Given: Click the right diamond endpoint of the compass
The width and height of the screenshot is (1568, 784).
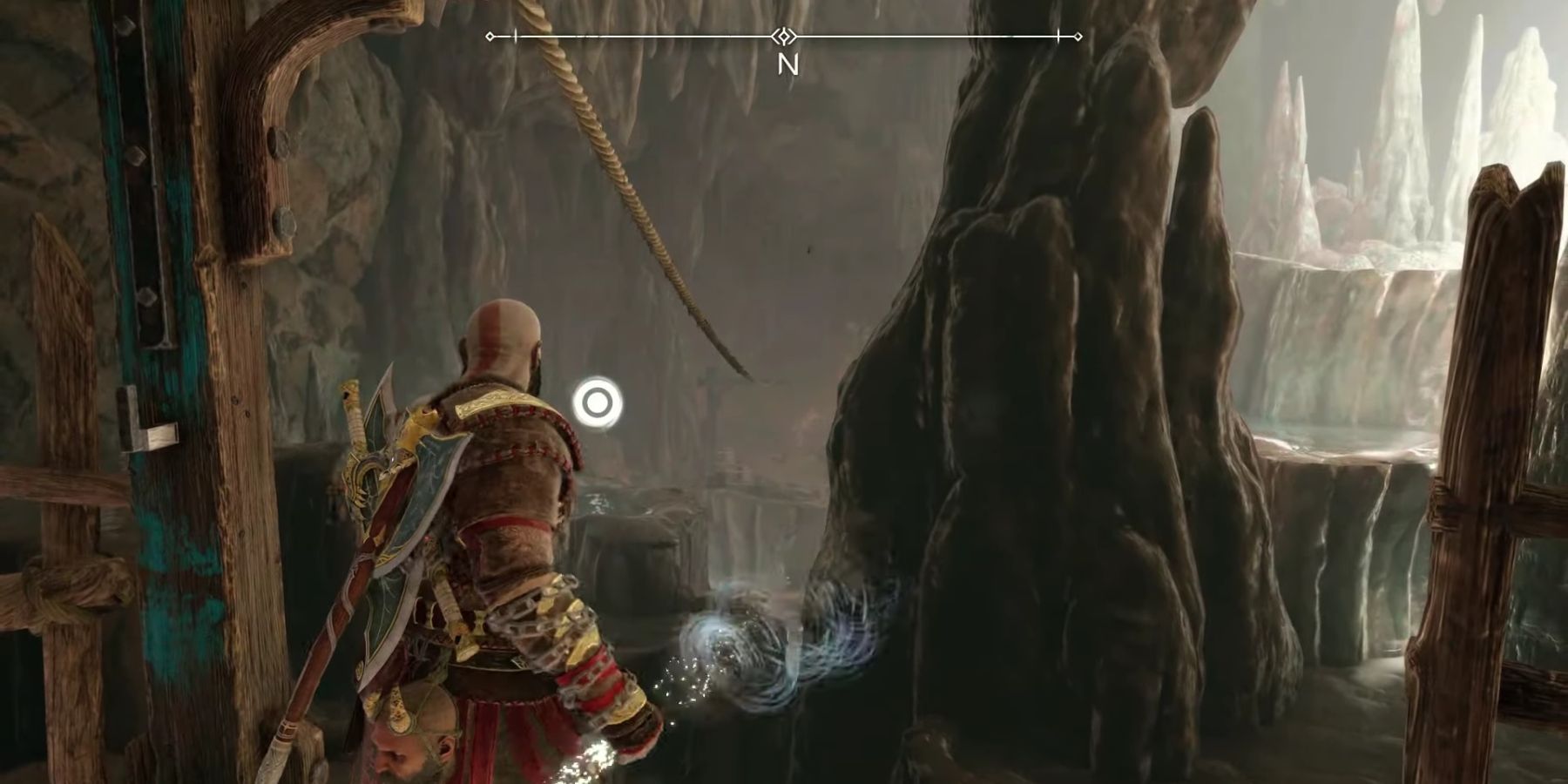Looking at the screenshot, I should (x=1078, y=37).
